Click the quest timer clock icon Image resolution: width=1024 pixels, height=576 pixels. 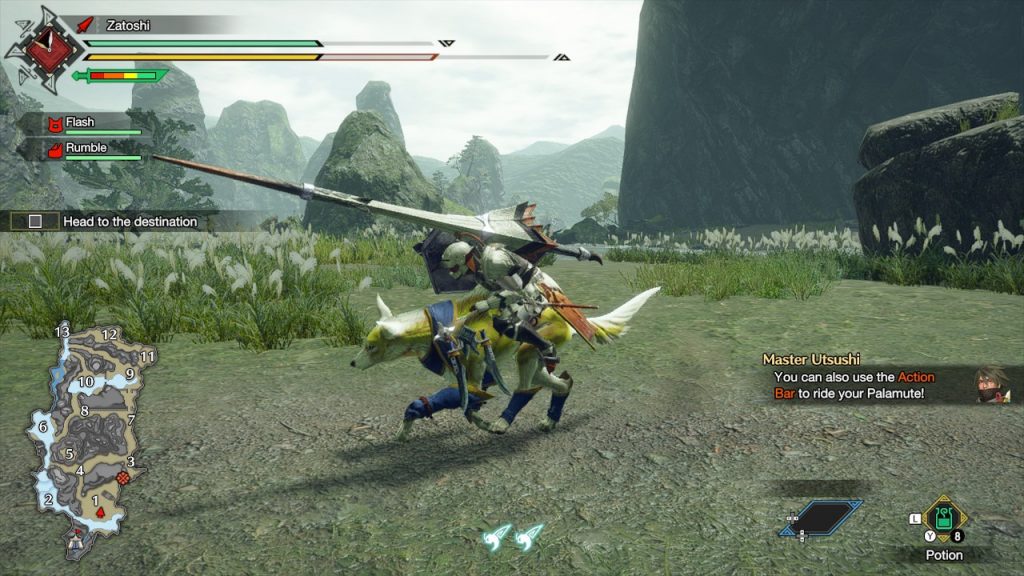click(x=44, y=46)
